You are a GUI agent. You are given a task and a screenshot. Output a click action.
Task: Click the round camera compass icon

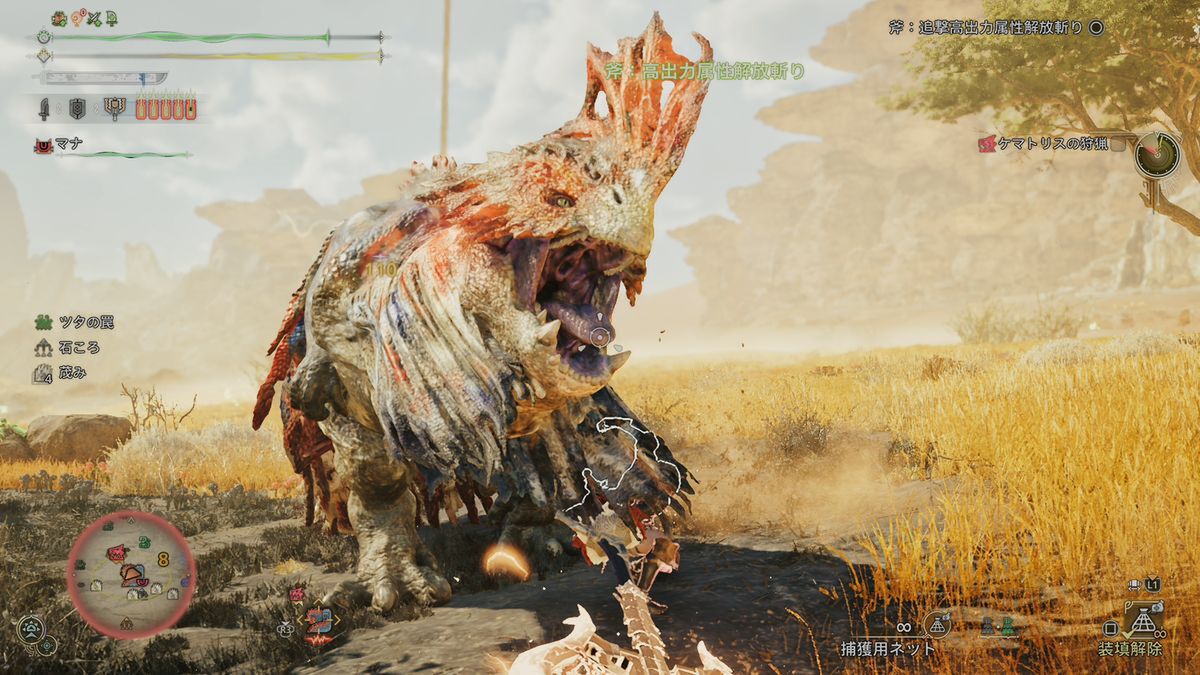coord(31,629)
